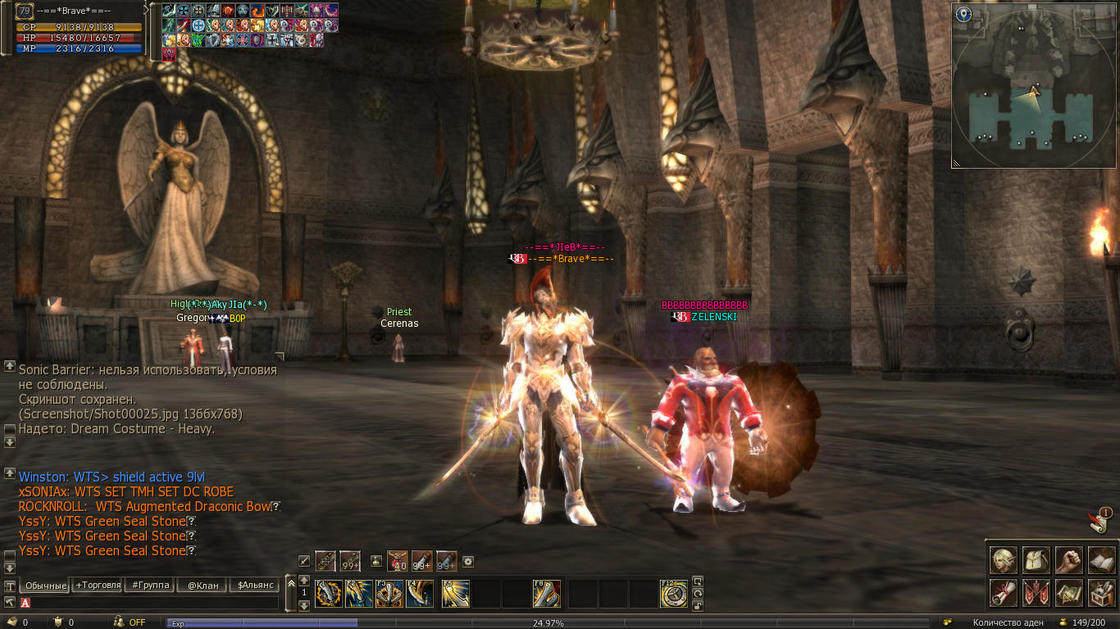
Task: Activate the F1 hotbar skill
Action: pyautogui.click(x=329, y=594)
